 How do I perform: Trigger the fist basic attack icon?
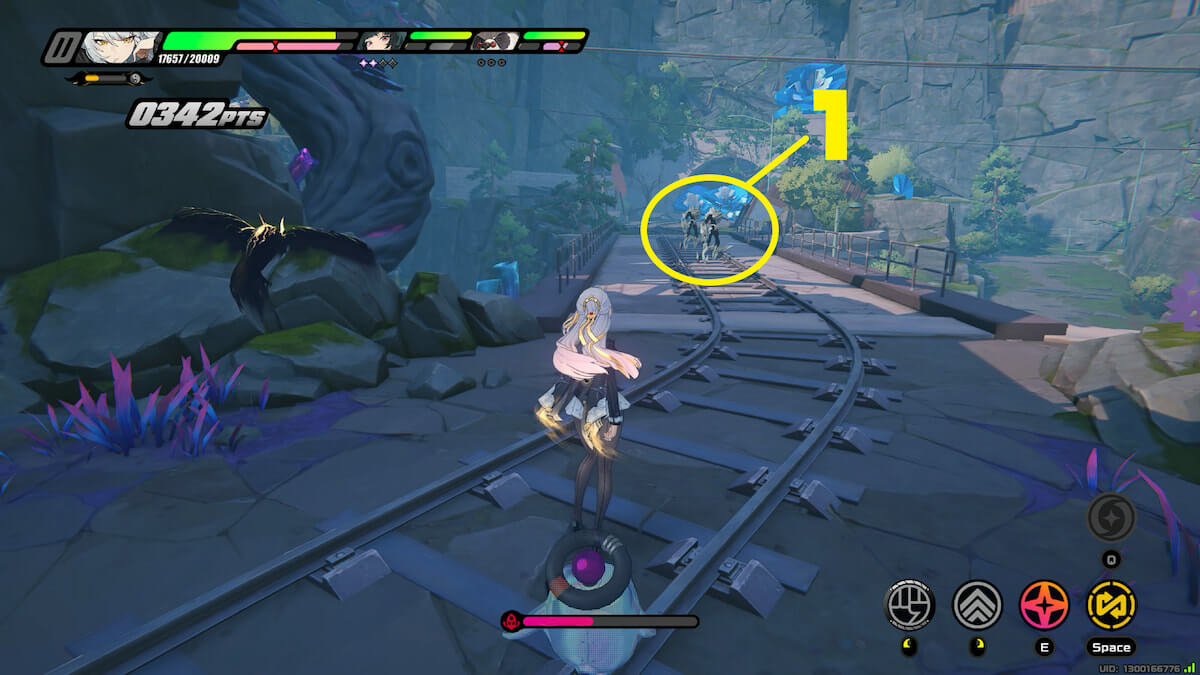[910, 605]
